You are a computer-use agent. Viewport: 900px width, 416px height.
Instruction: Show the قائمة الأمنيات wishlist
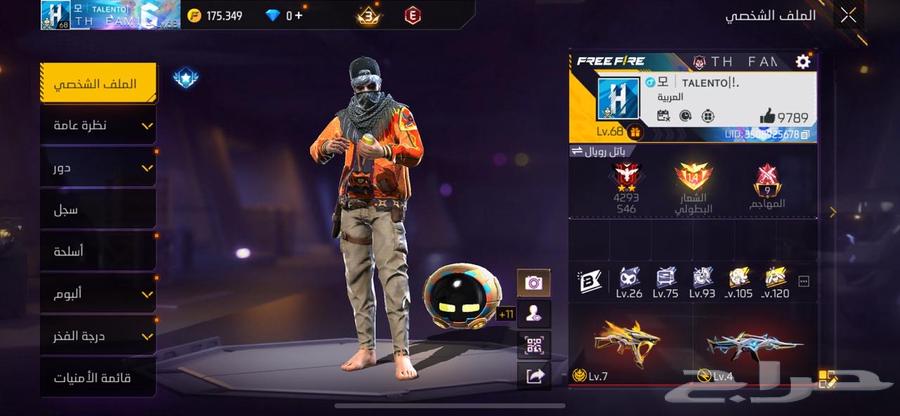[x=98, y=378]
